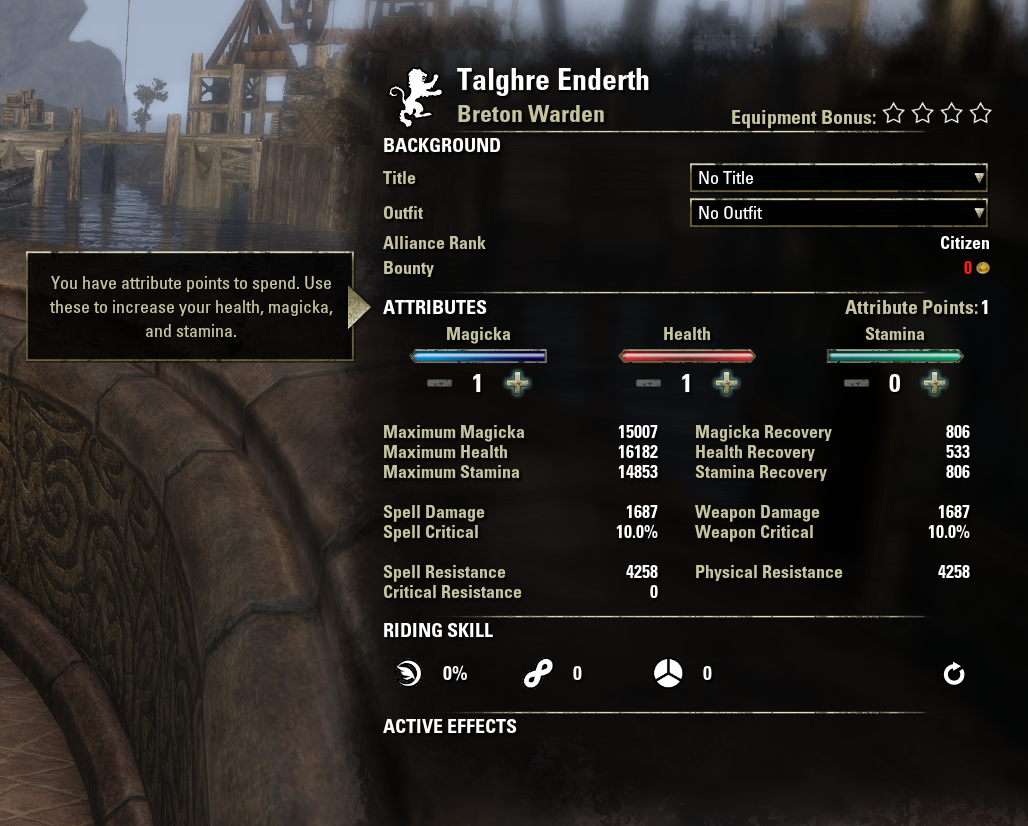The image size is (1028, 826).
Task: Remove a point from Magicka
Action: click(x=439, y=383)
